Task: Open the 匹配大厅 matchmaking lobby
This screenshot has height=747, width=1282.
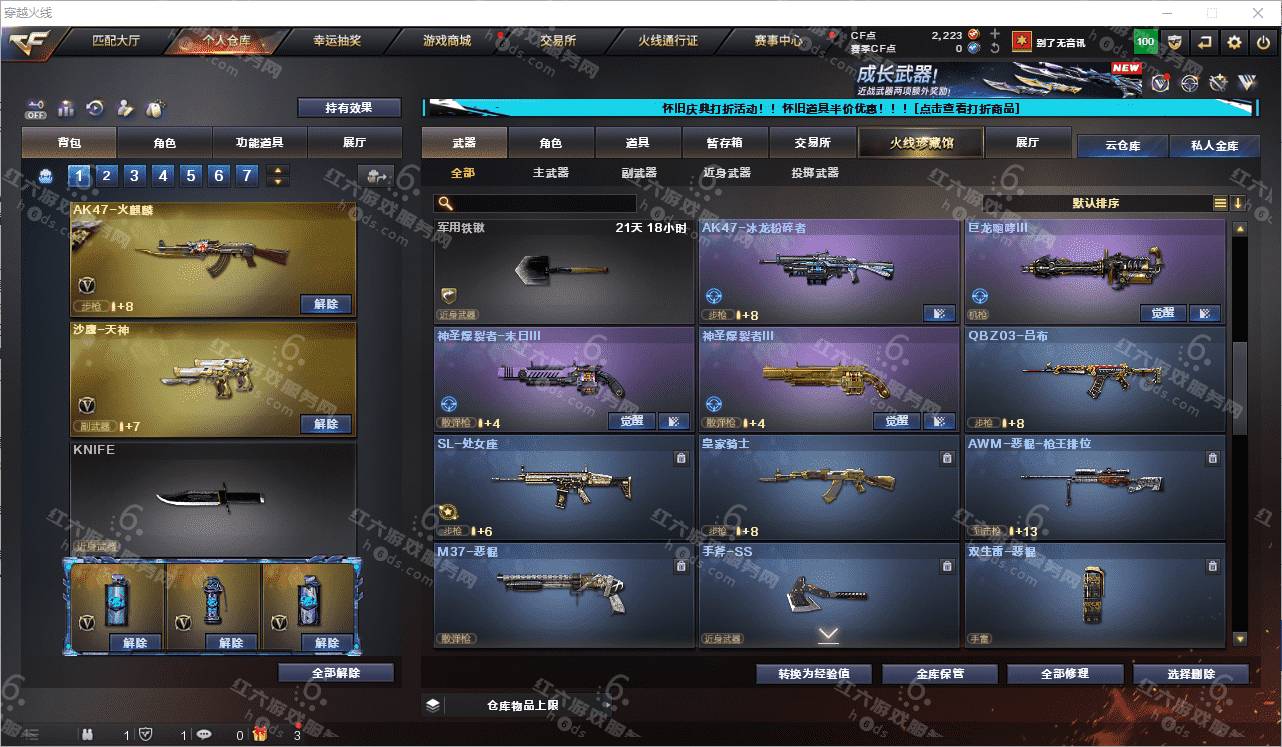Action: (115, 41)
